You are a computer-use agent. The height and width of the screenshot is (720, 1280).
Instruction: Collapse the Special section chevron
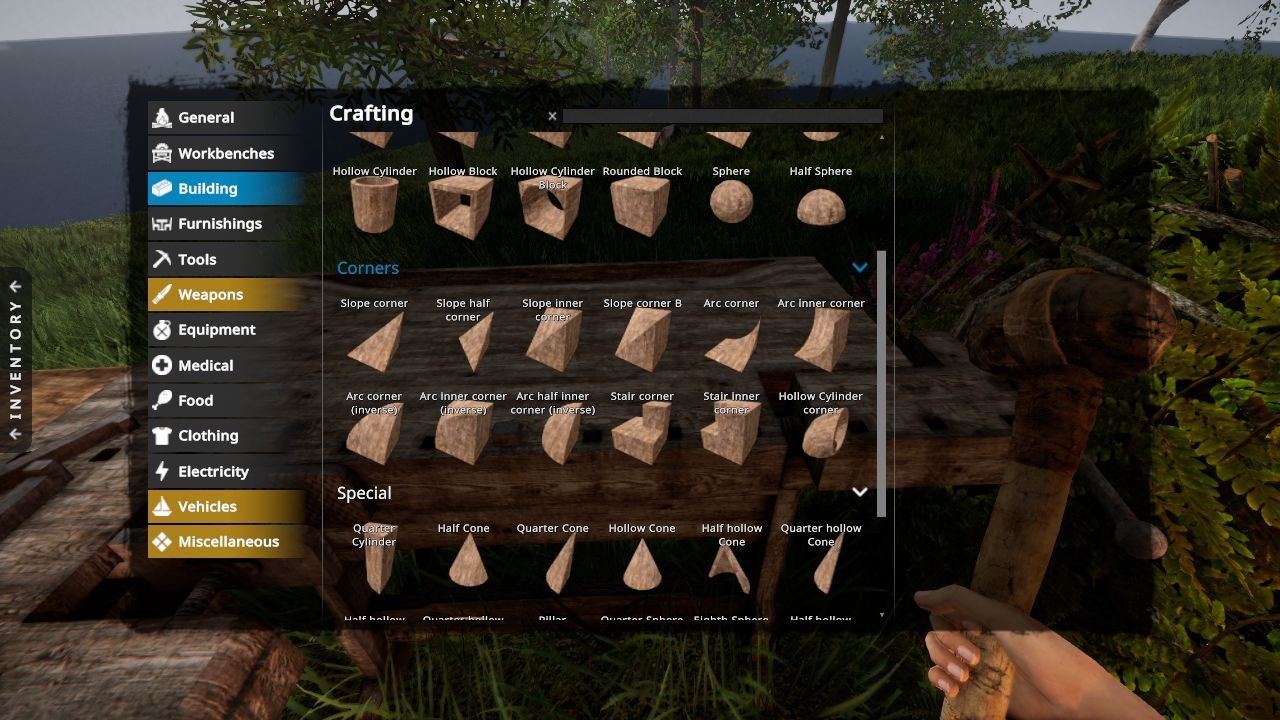[859, 491]
